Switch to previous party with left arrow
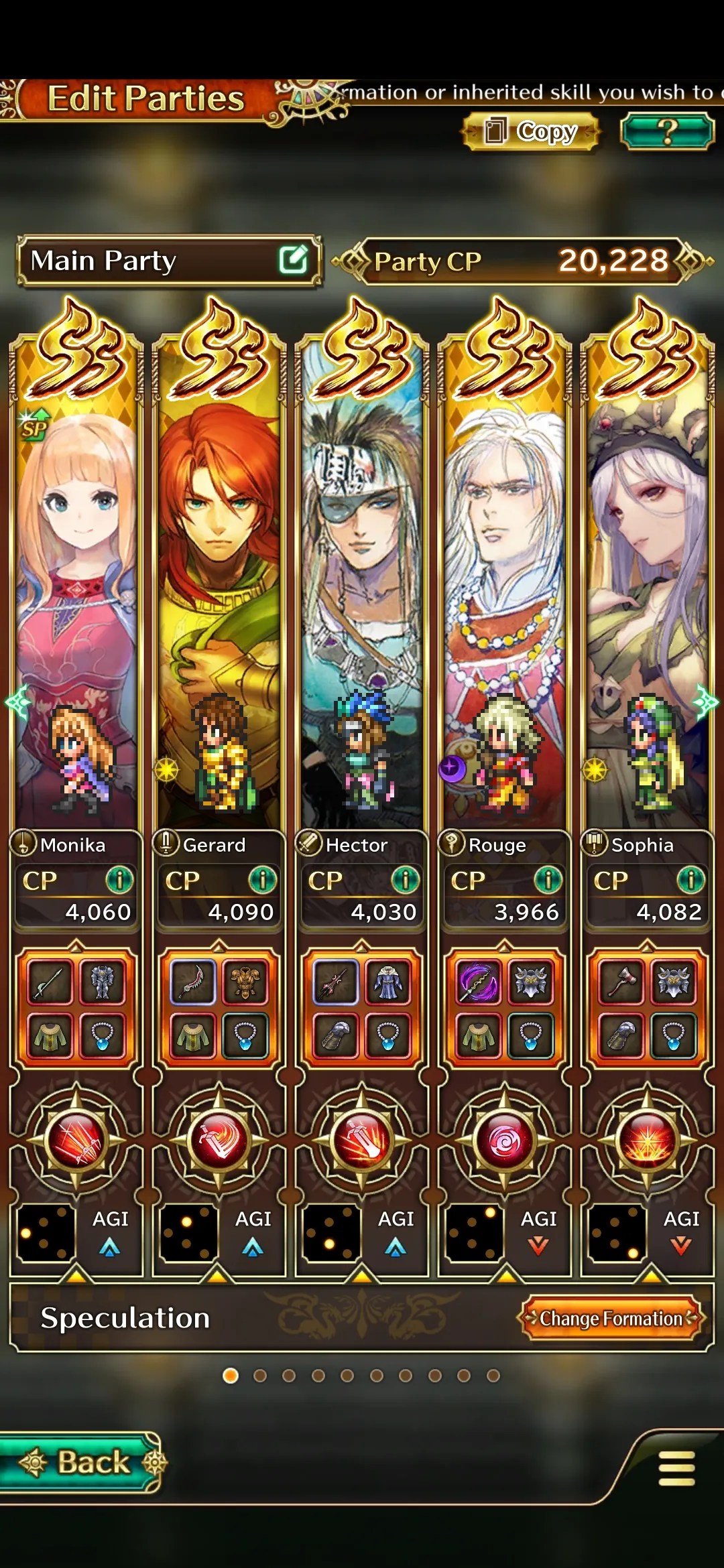 pos(16,702)
